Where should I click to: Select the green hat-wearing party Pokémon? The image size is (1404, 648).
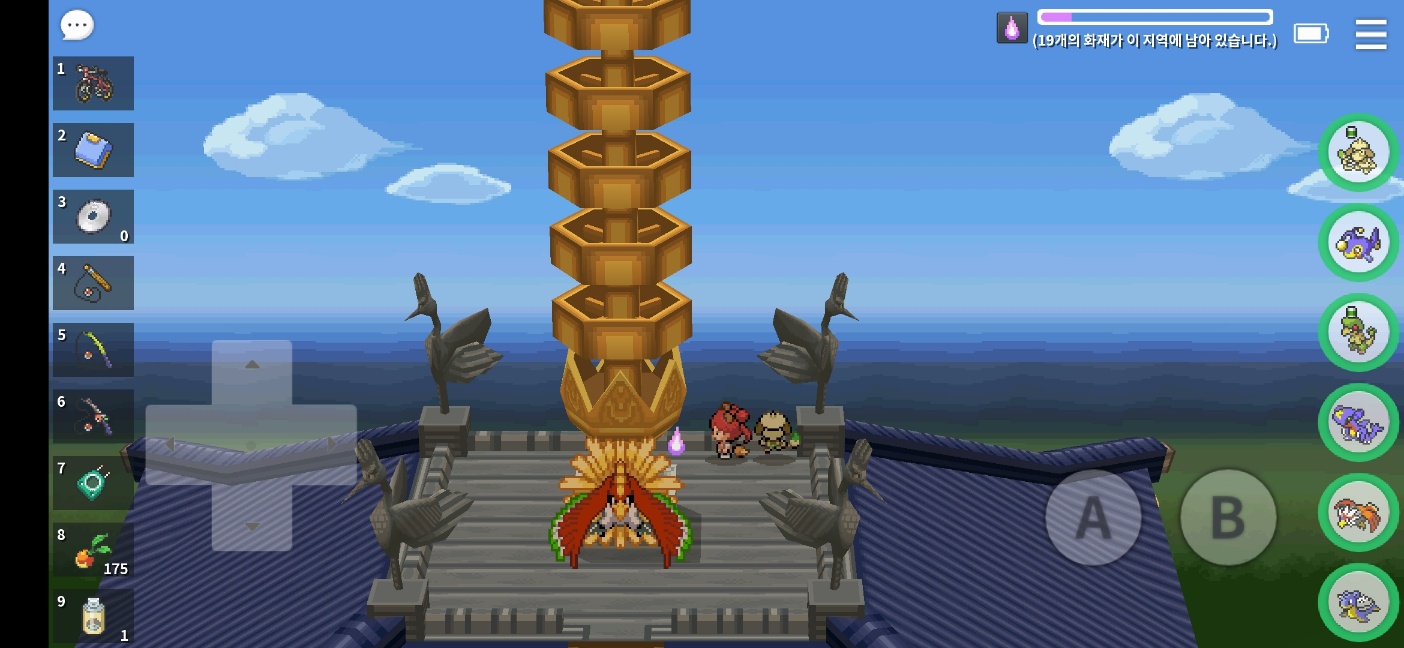pos(1358,333)
